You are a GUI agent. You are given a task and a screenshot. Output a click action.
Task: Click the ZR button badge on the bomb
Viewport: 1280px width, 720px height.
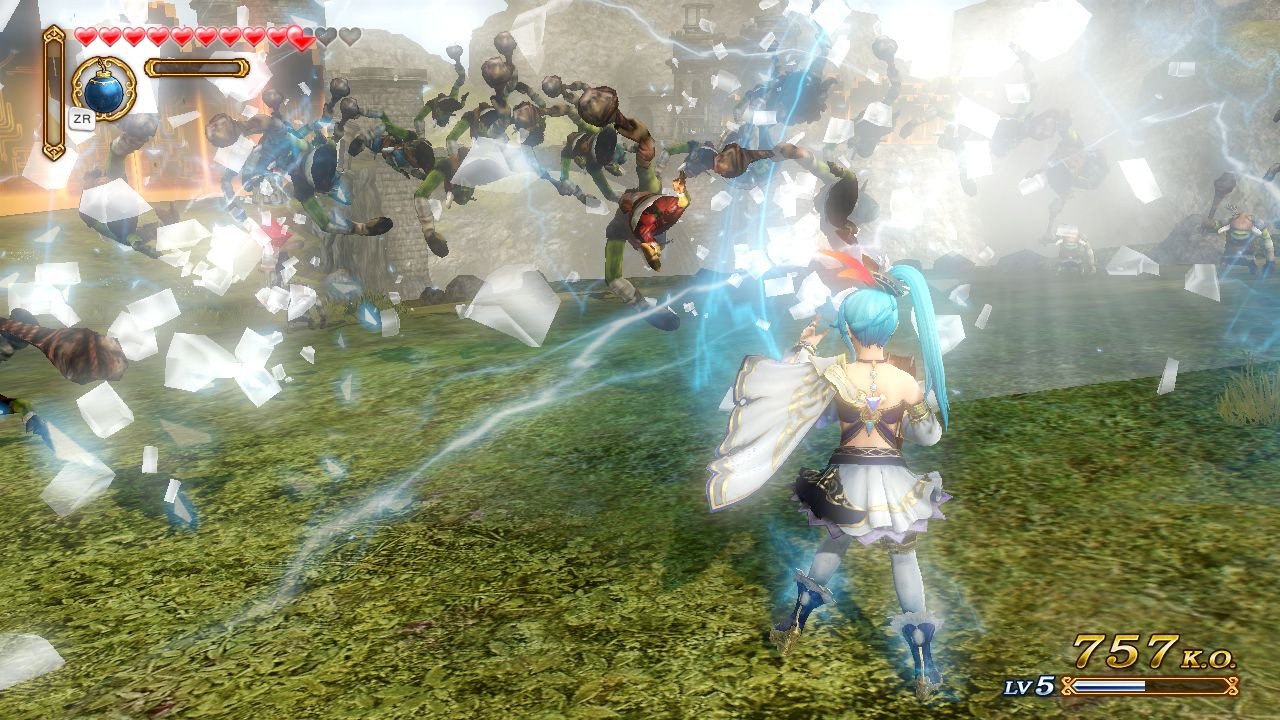point(81,119)
